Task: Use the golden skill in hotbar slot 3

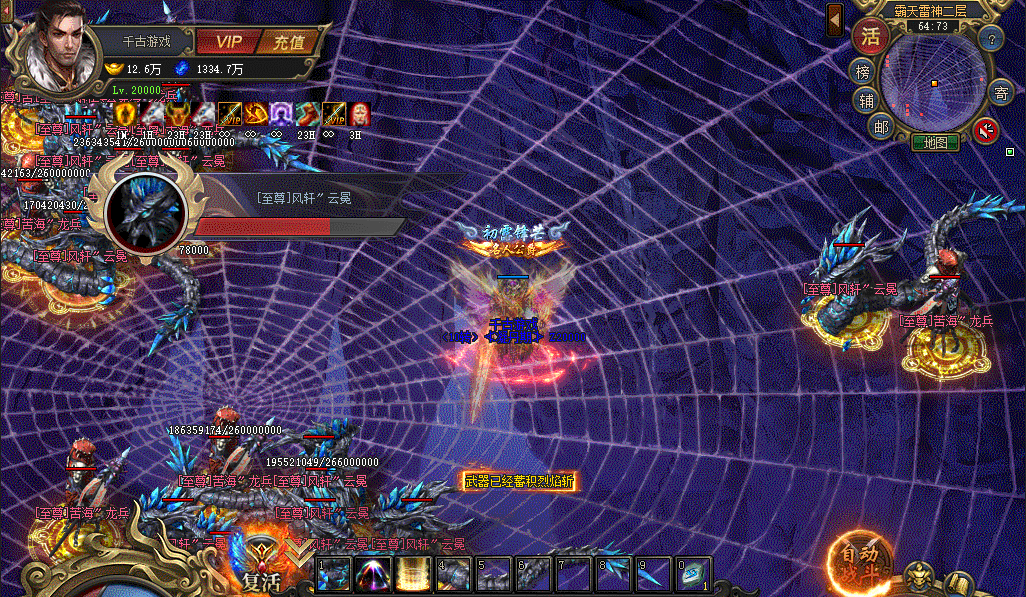Action: tap(413, 577)
